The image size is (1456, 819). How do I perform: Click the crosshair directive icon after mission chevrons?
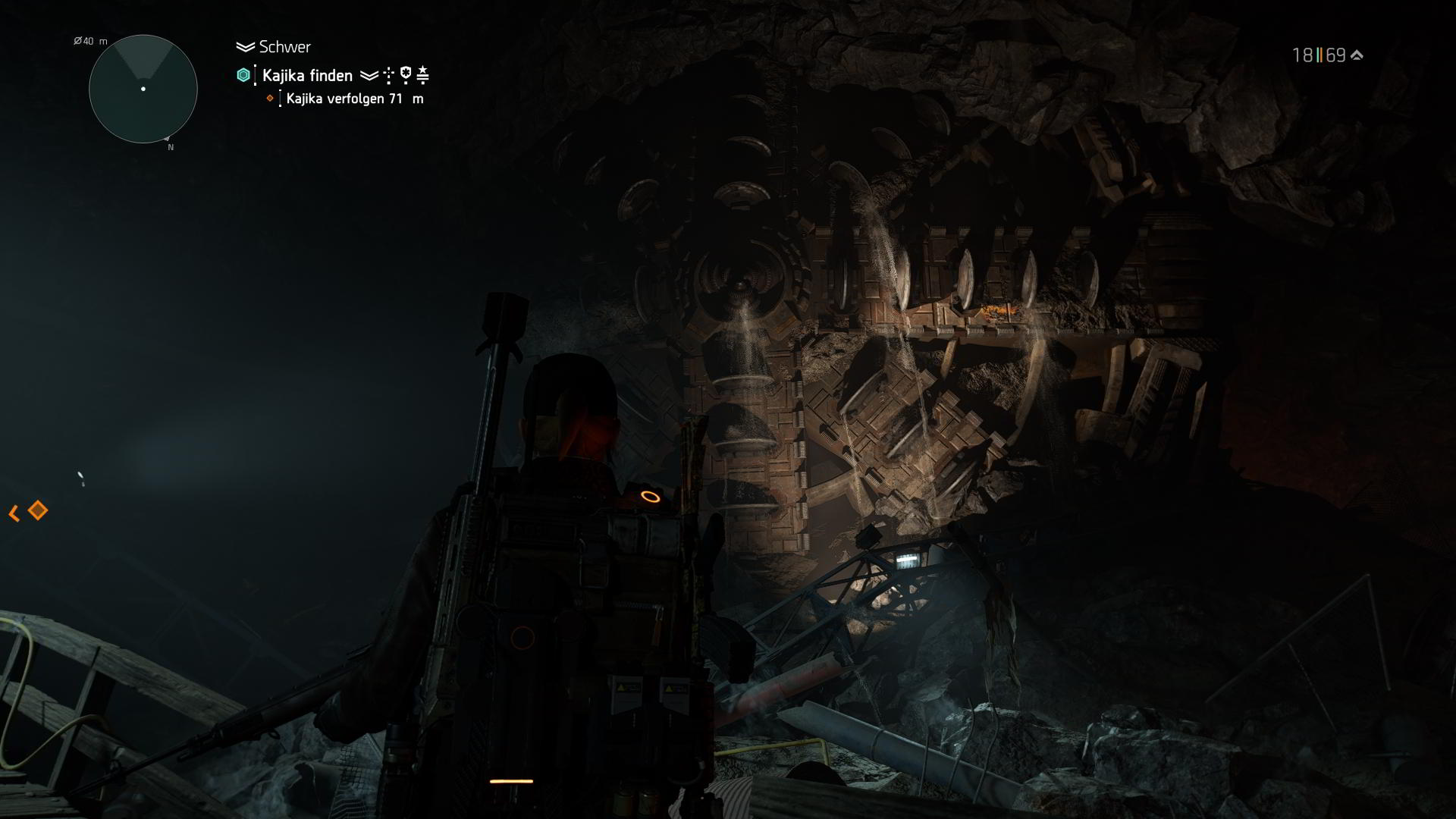388,74
